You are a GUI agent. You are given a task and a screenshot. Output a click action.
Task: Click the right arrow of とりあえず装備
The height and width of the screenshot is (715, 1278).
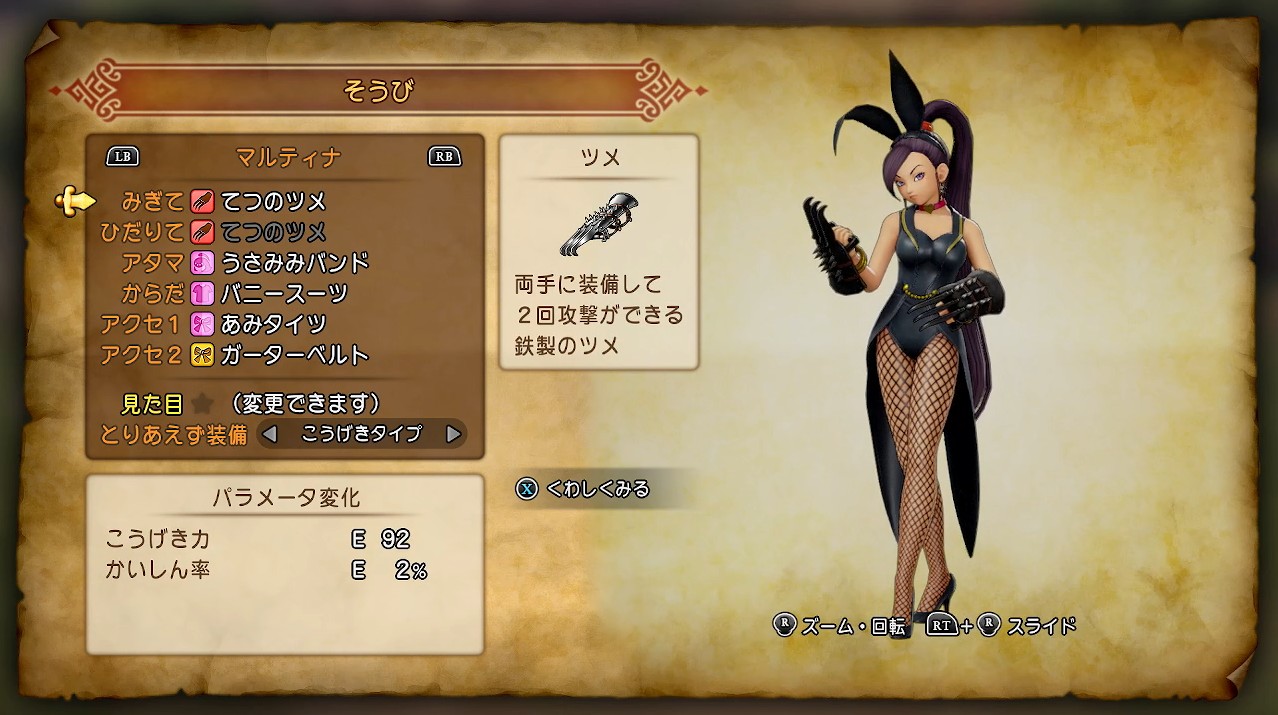[453, 435]
